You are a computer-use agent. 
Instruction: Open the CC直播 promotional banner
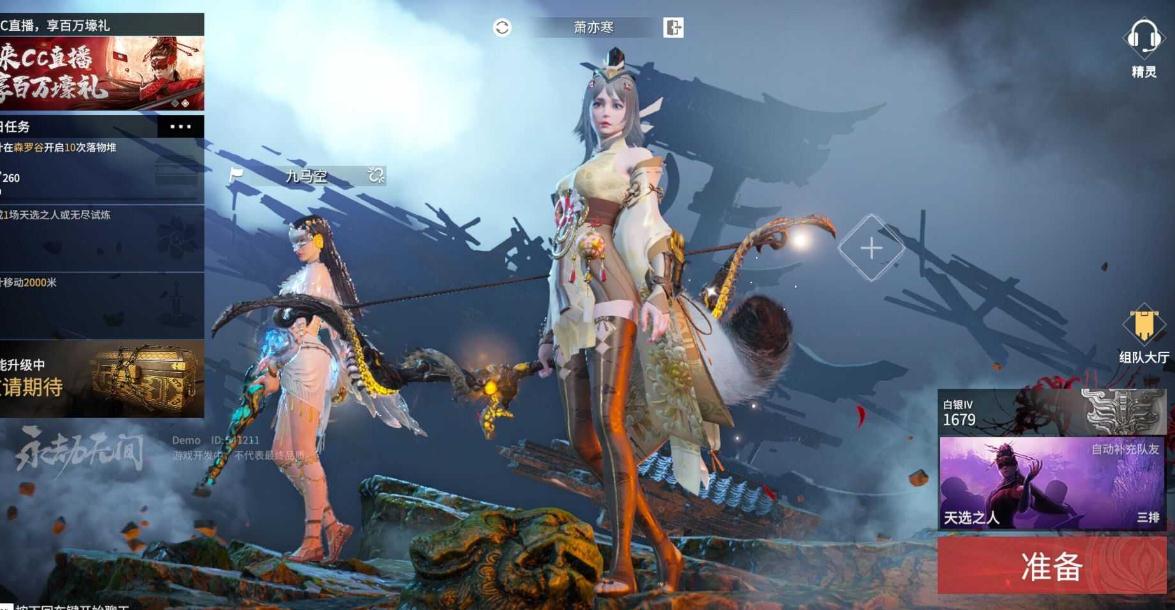click(x=101, y=73)
